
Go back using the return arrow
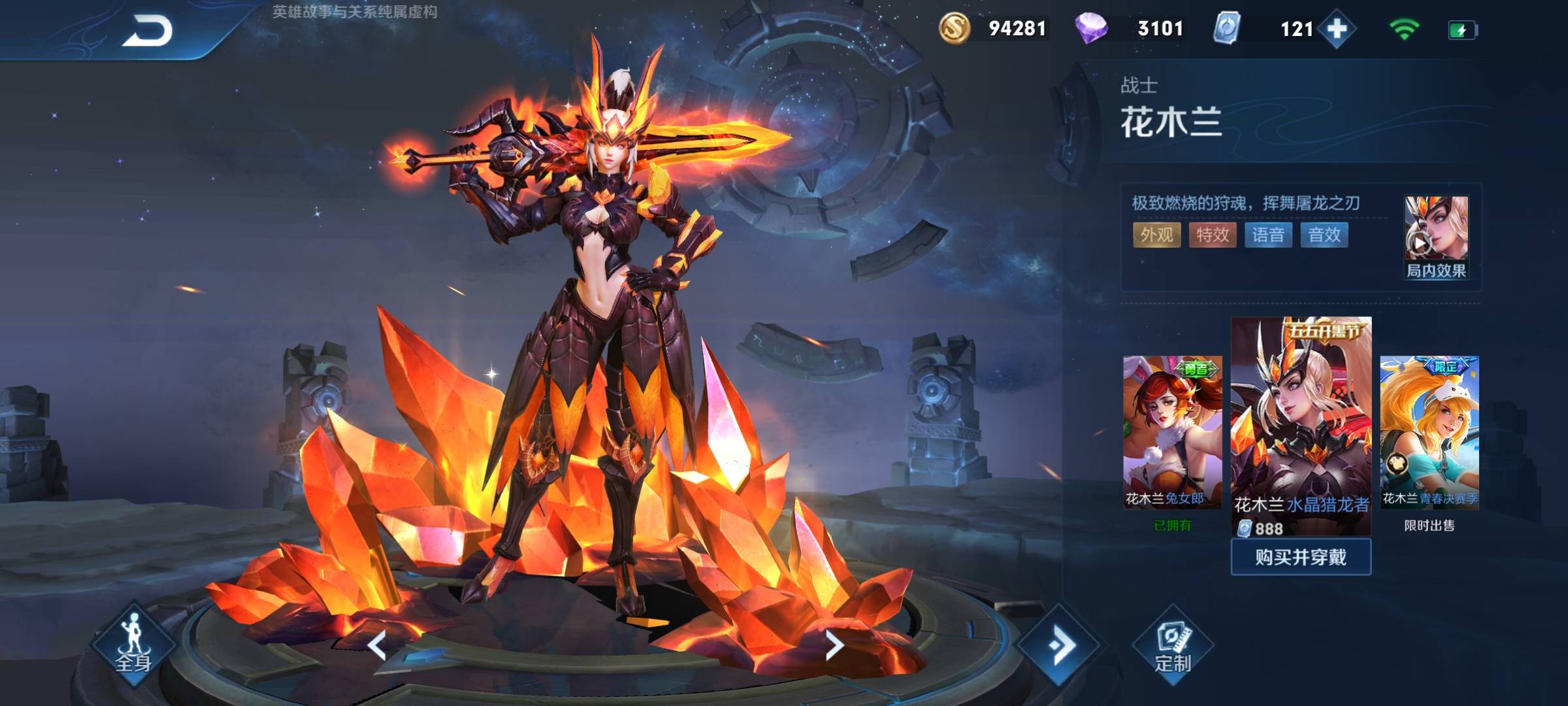pyautogui.click(x=147, y=31)
